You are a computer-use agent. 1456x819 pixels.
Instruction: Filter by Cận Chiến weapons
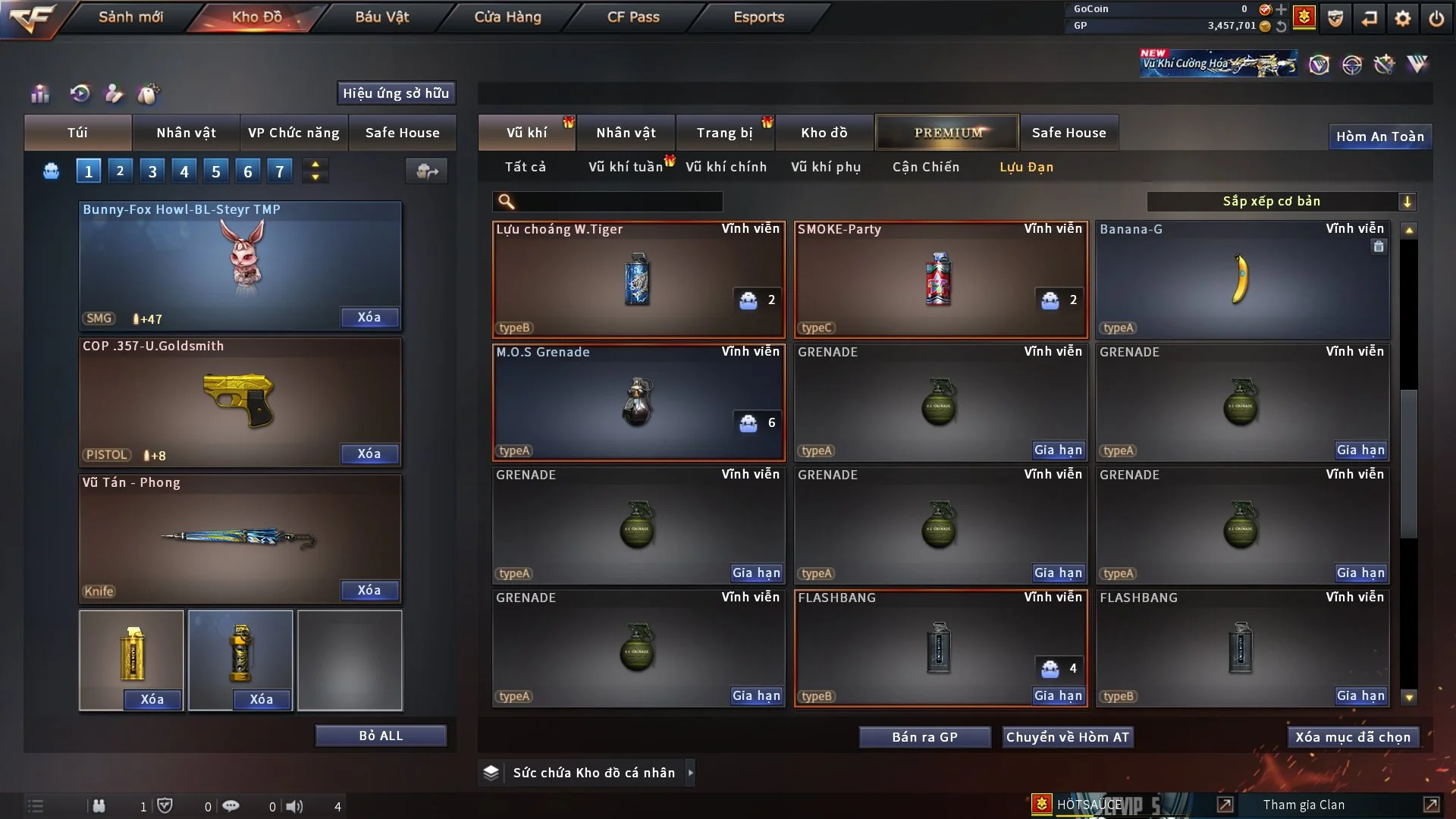coord(925,167)
